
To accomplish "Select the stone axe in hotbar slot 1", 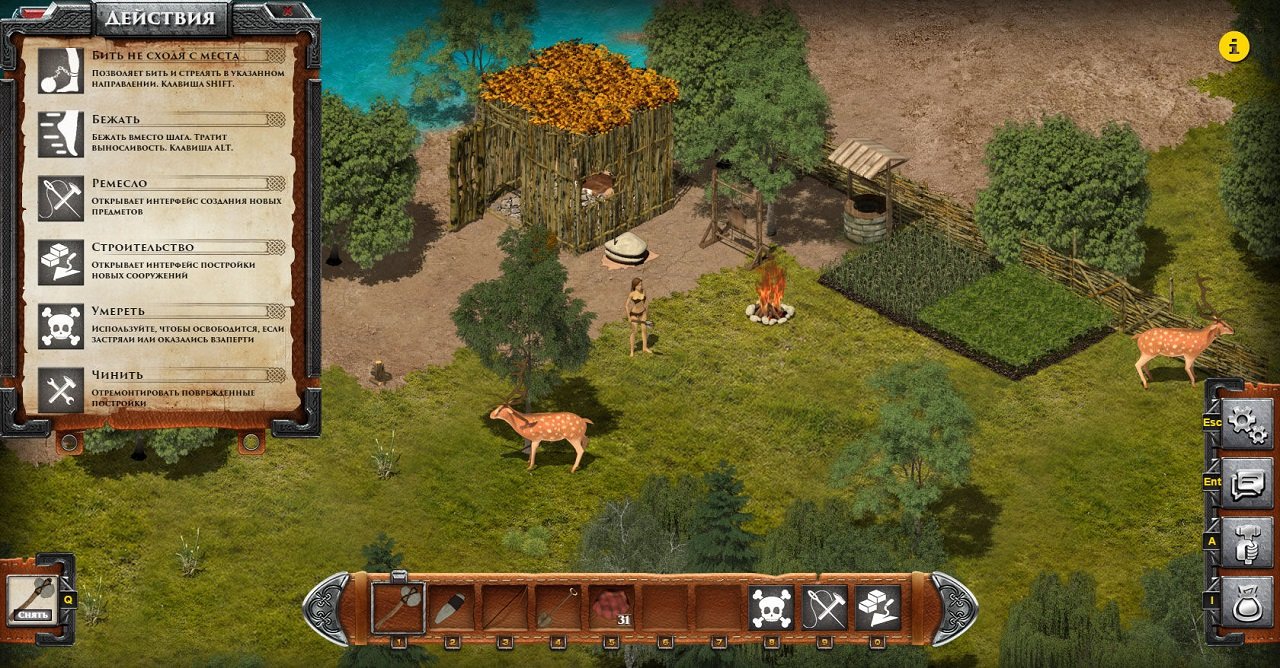I will coord(398,607).
